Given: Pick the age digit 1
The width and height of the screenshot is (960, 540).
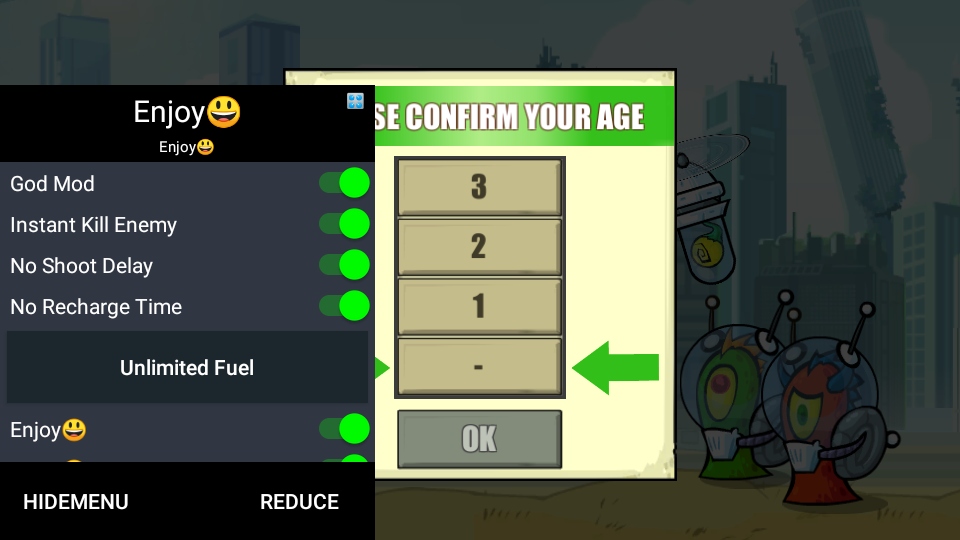Looking at the screenshot, I should (x=479, y=306).
